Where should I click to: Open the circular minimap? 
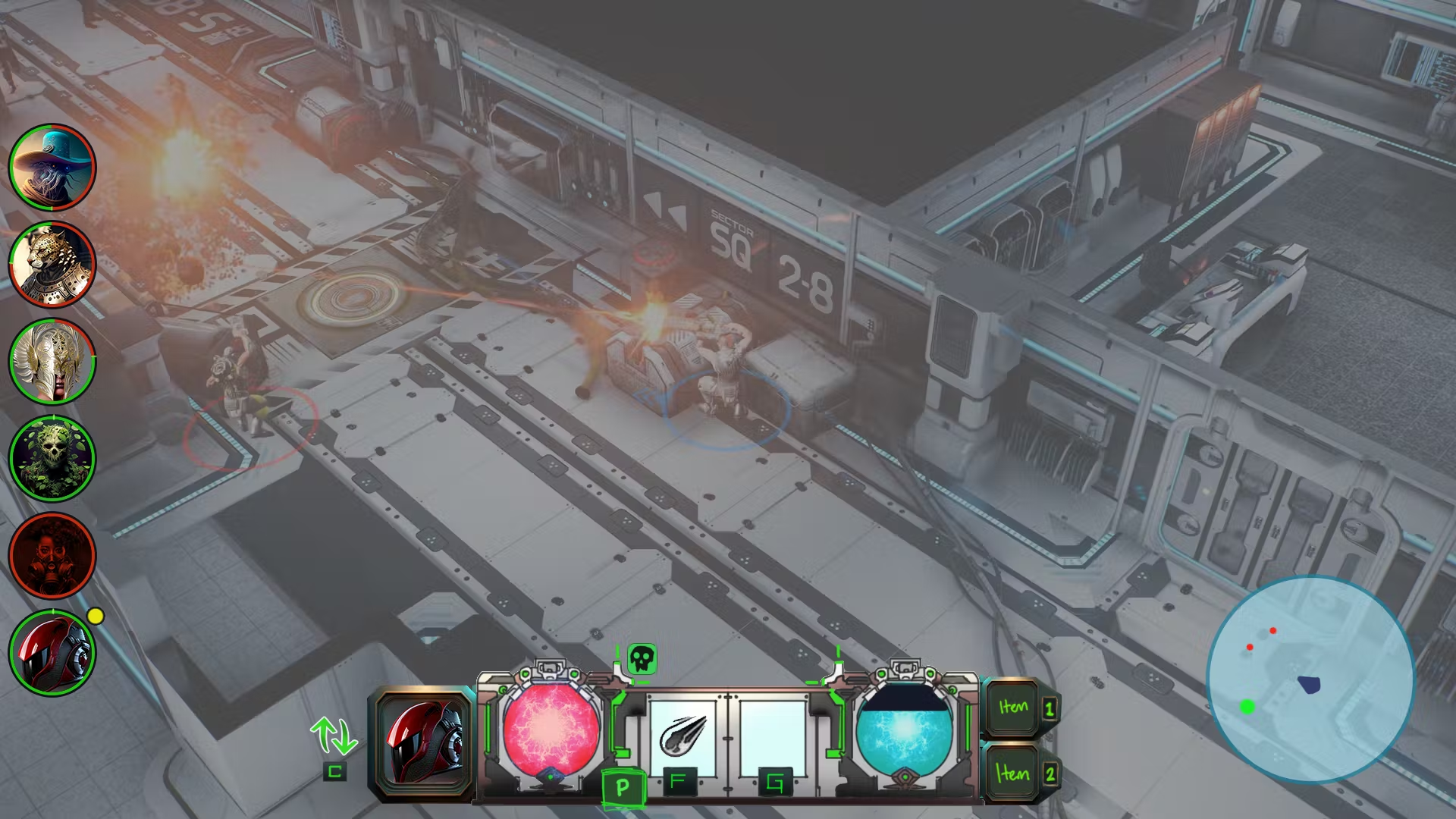tap(1310, 679)
